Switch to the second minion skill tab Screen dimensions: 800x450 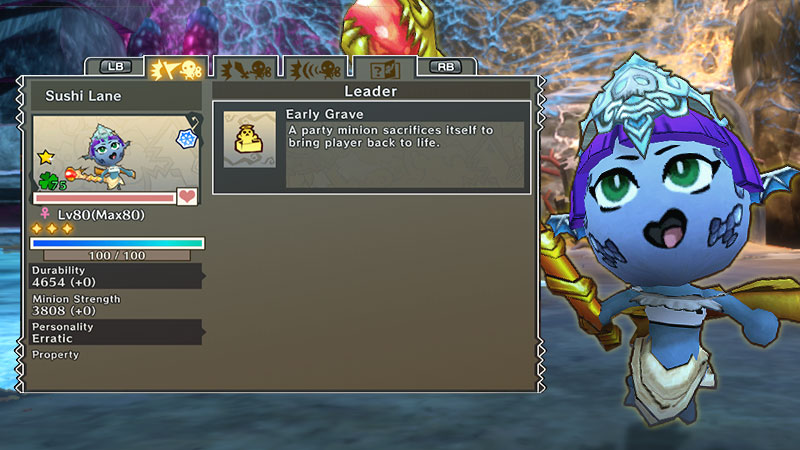[245, 68]
